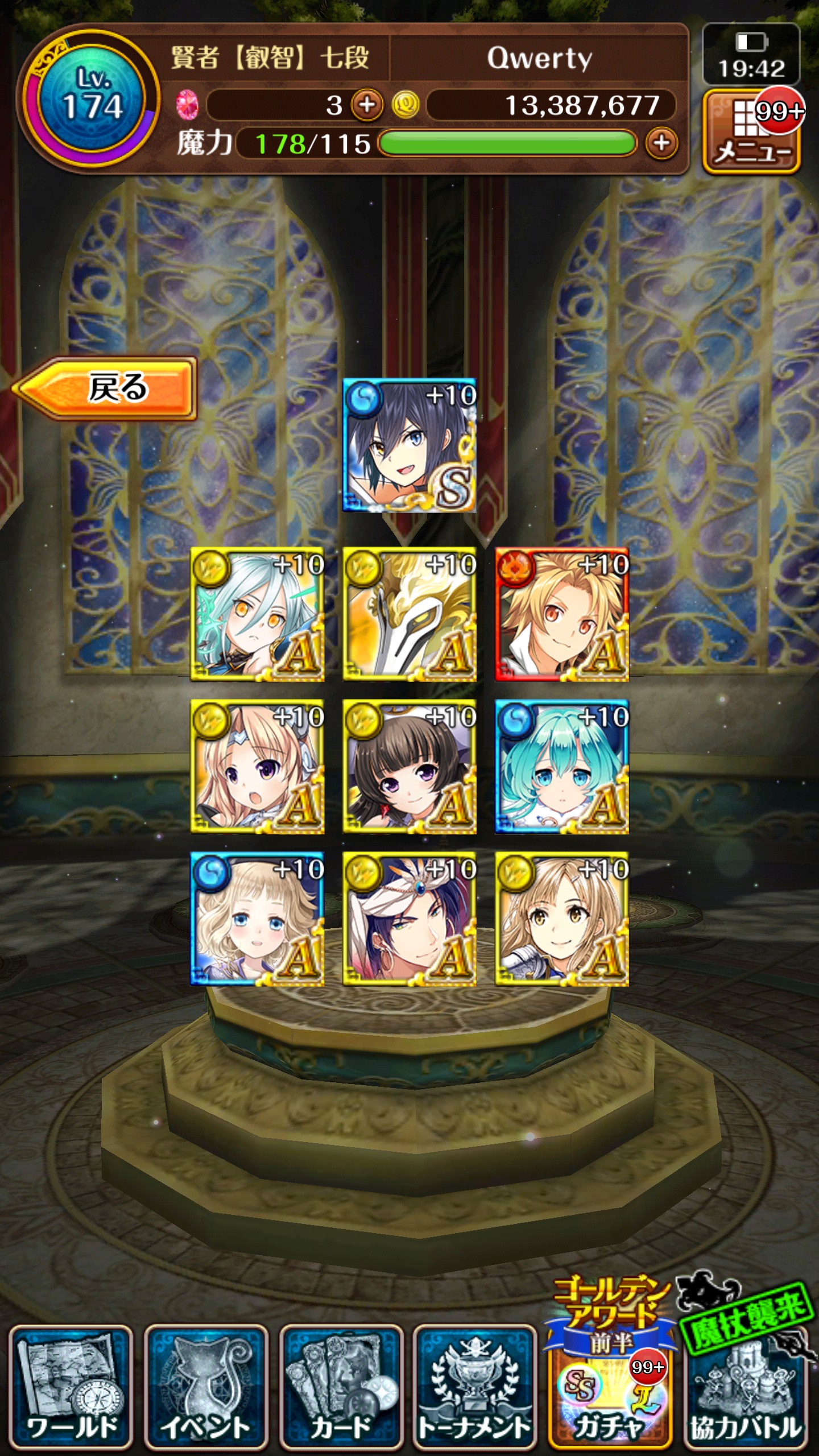Choose the light-brown-haired armored girl card
Image resolution: width=819 pixels, height=1456 pixels.
point(562,919)
